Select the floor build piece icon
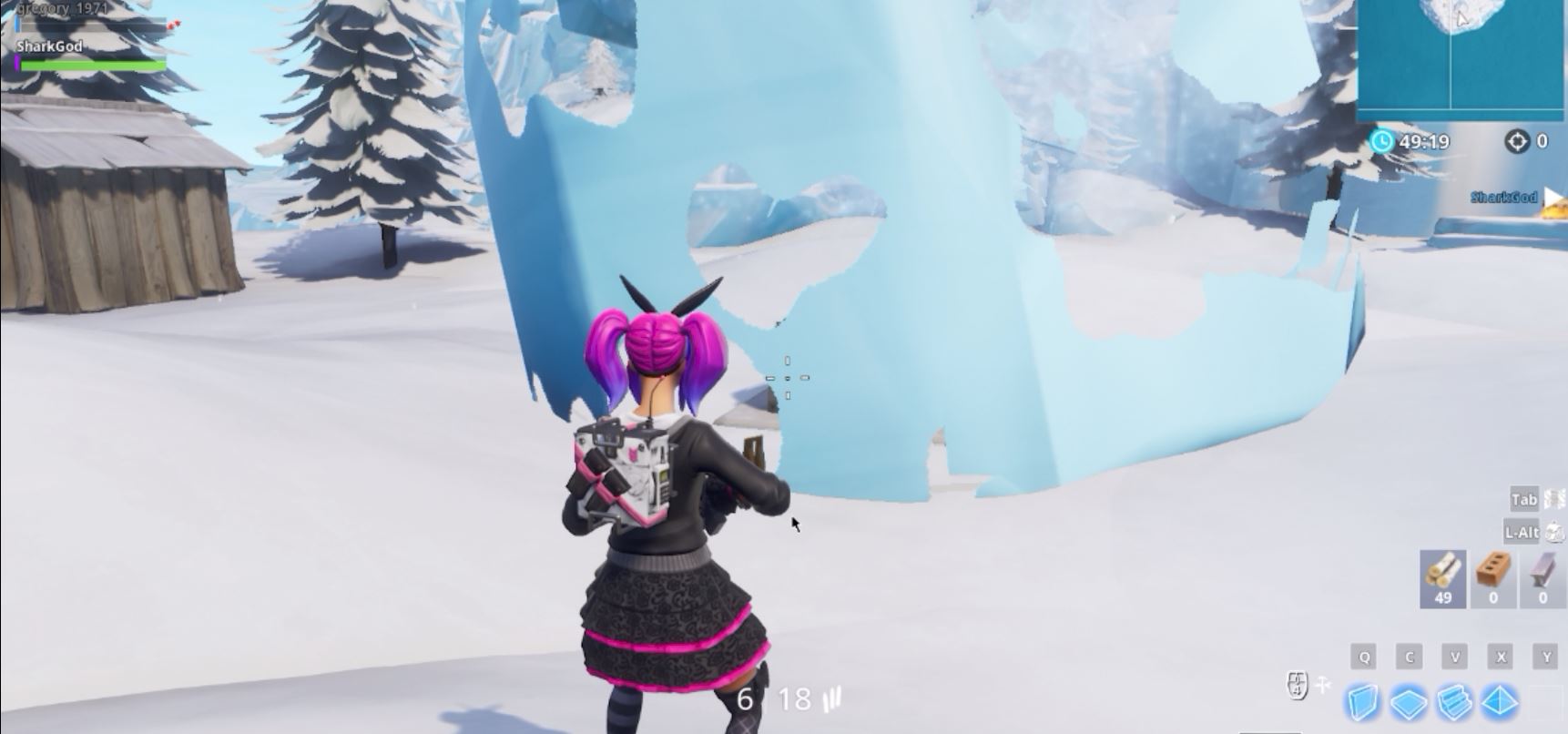 coord(1408,700)
